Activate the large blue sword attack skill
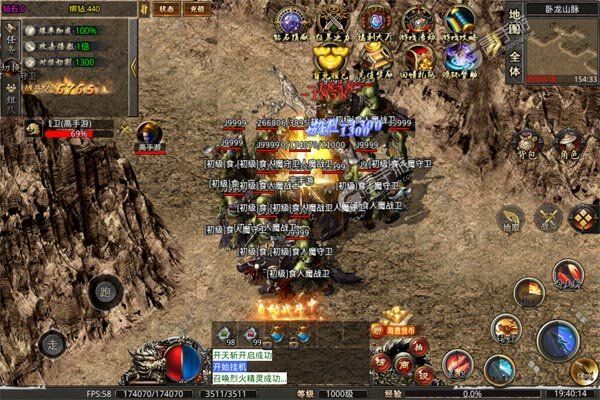Screen dimensions: 600x400 click(557, 341)
